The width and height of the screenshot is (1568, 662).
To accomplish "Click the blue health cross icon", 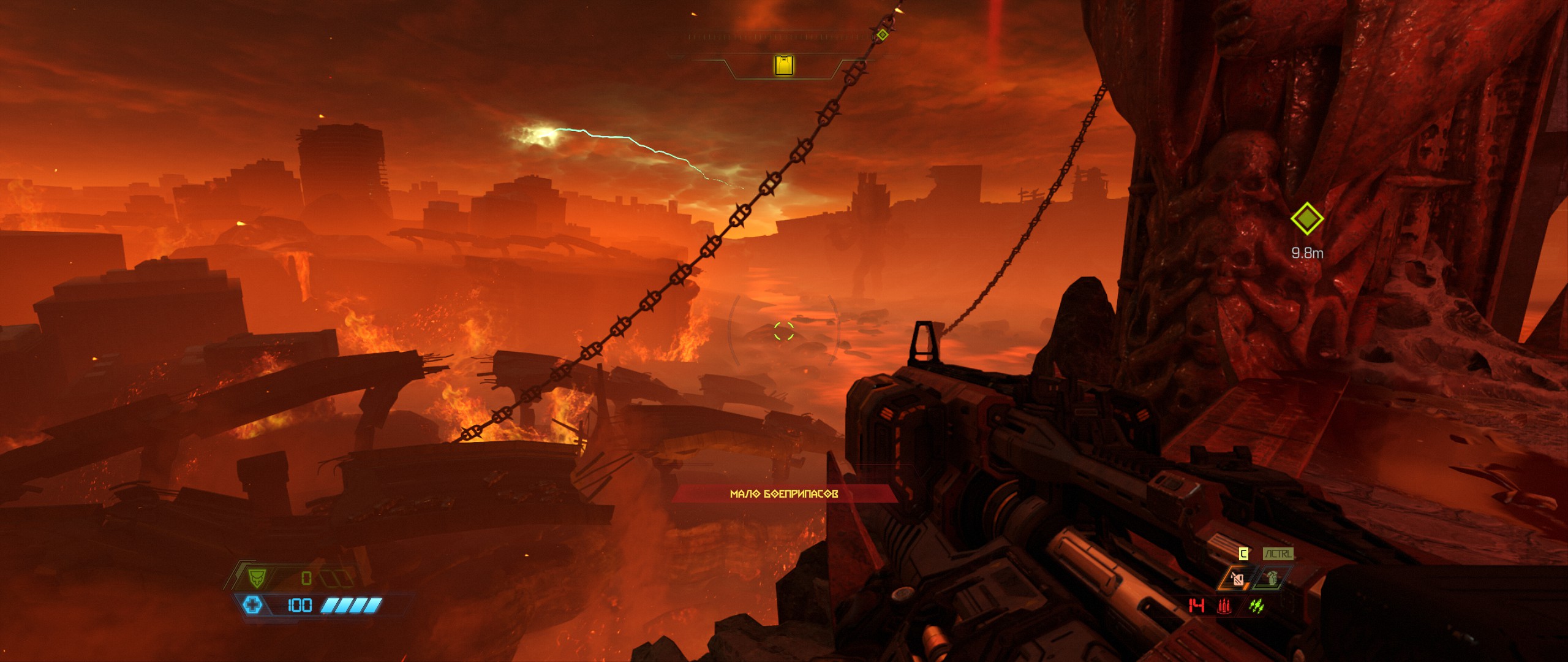I will (252, 606).
